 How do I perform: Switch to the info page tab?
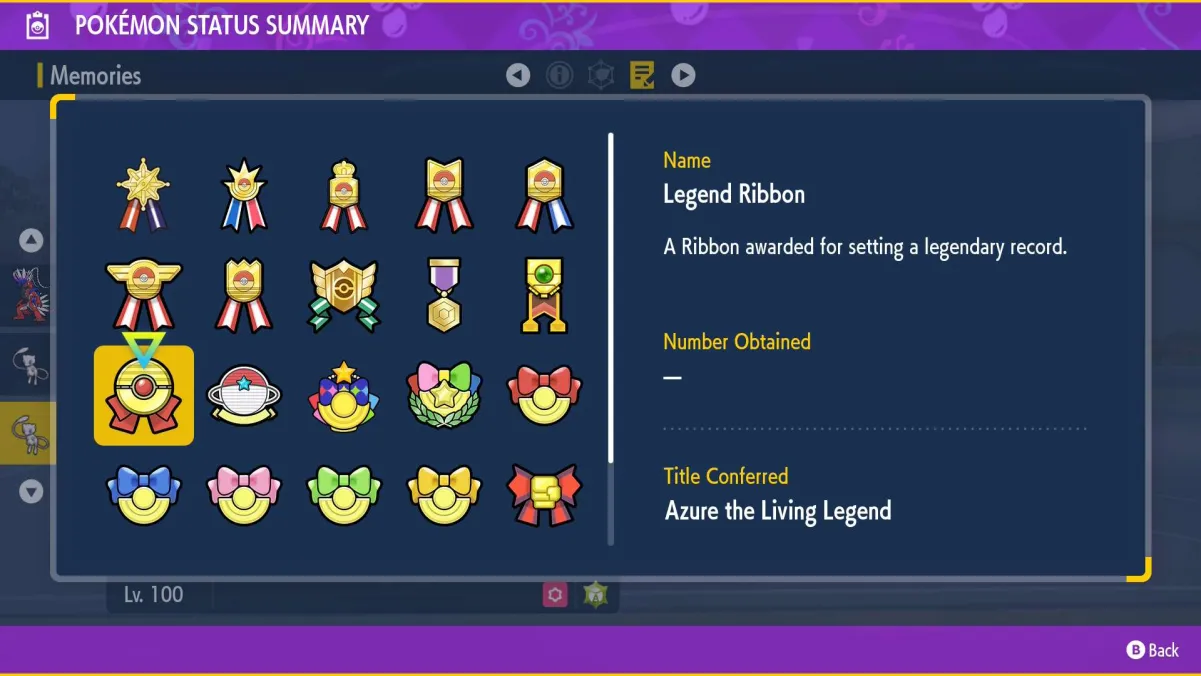click(559, 75)
